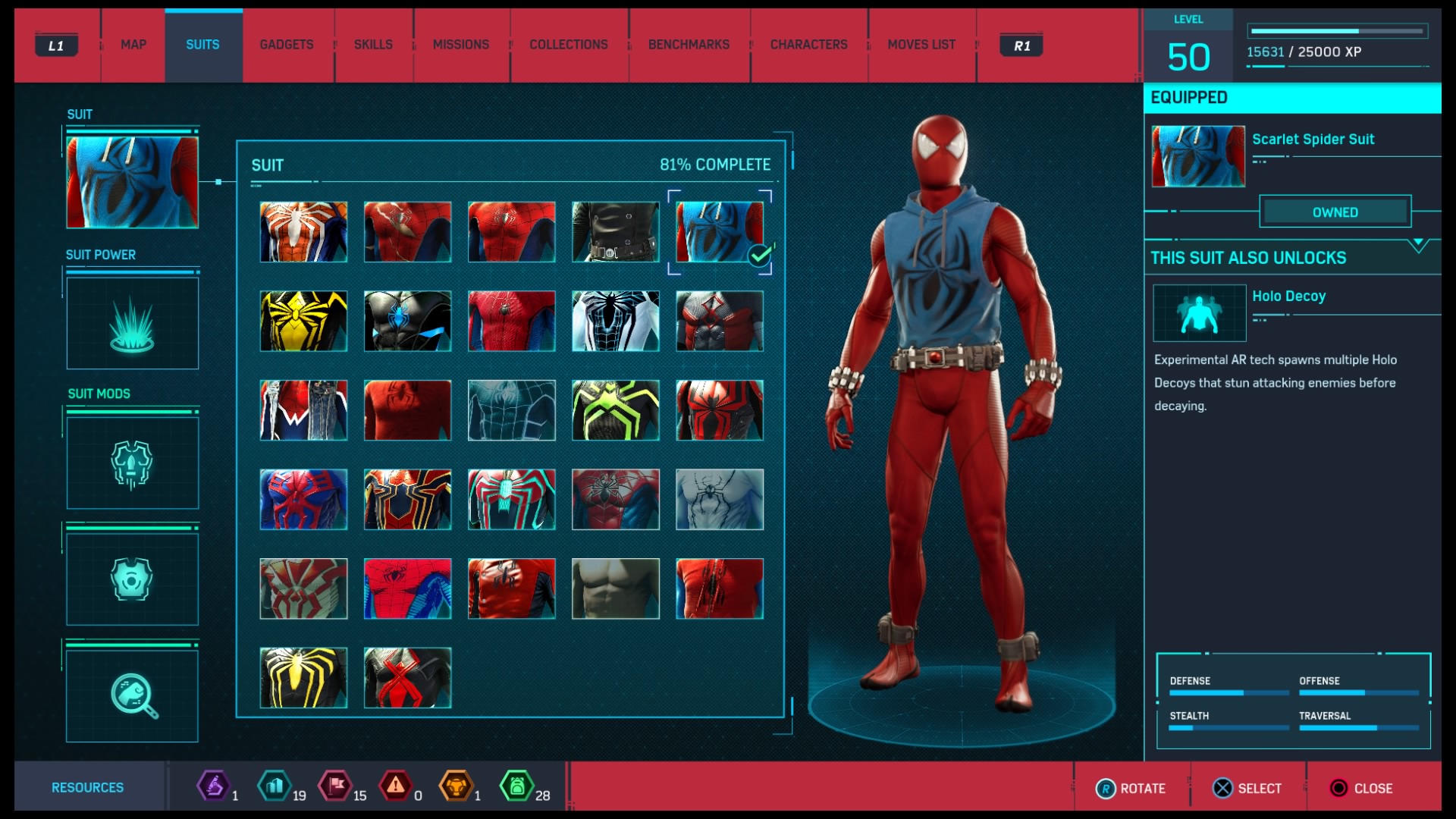Go to the Skills tab

point(373,45)
